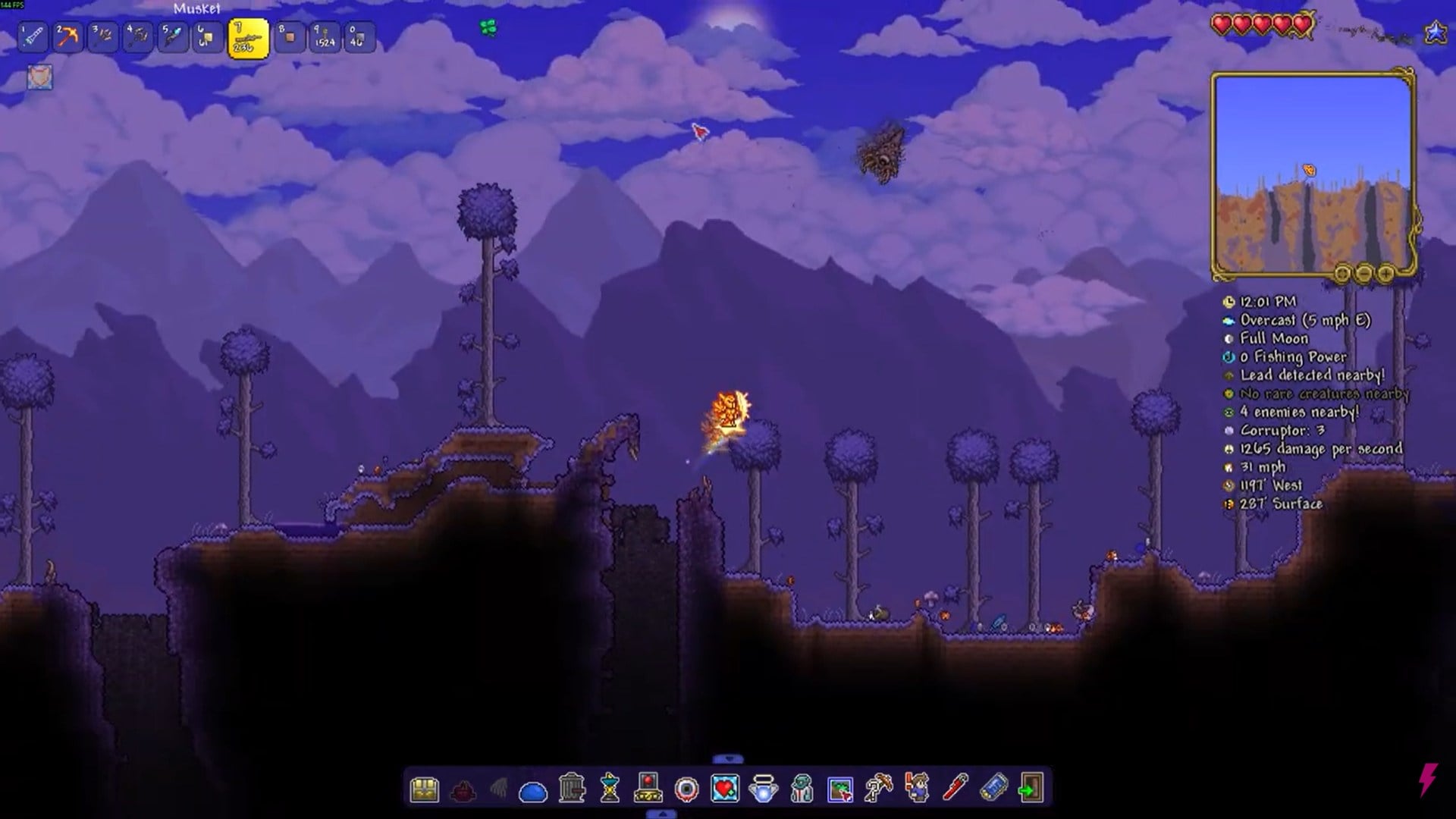The width and height of the screenshot is (1456, 819).
Task: Click the shield buff icon below the hotbar
Action: 40,77
